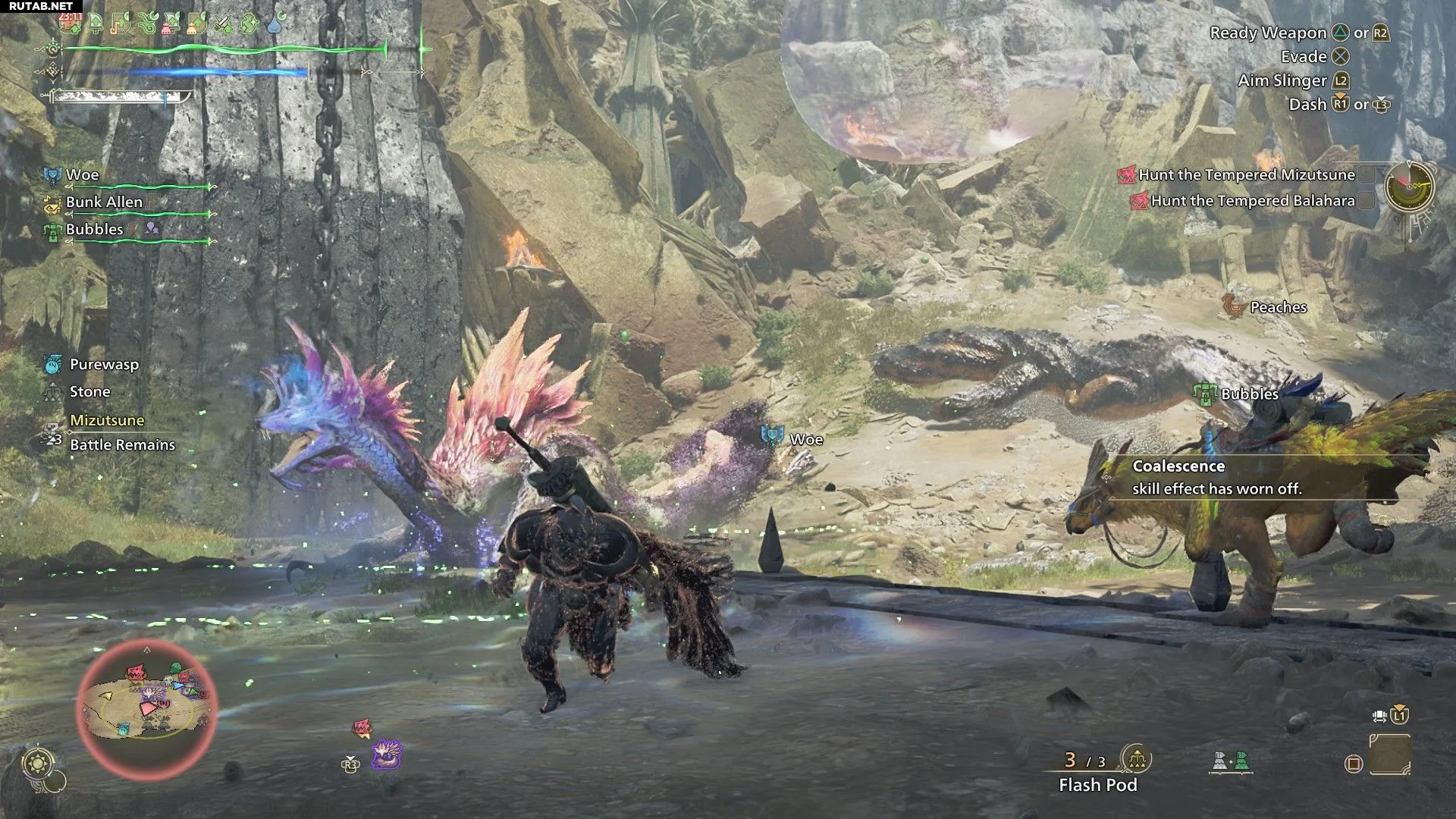Screen dimensions: 1456x819
Task: Dismiss the Coalescence skill notification
Action: coord(1216,478)
